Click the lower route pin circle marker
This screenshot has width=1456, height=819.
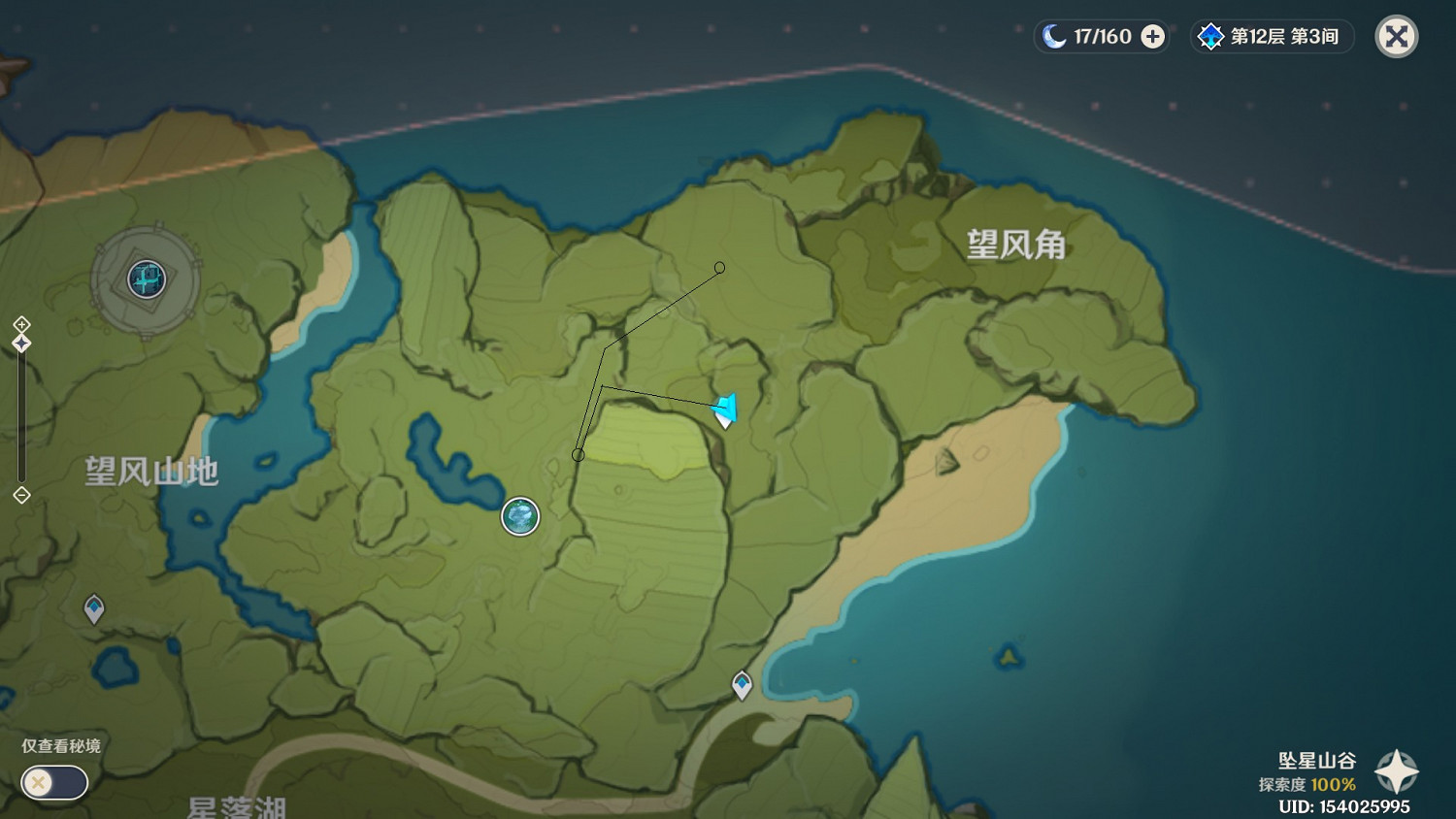point(579,453)
